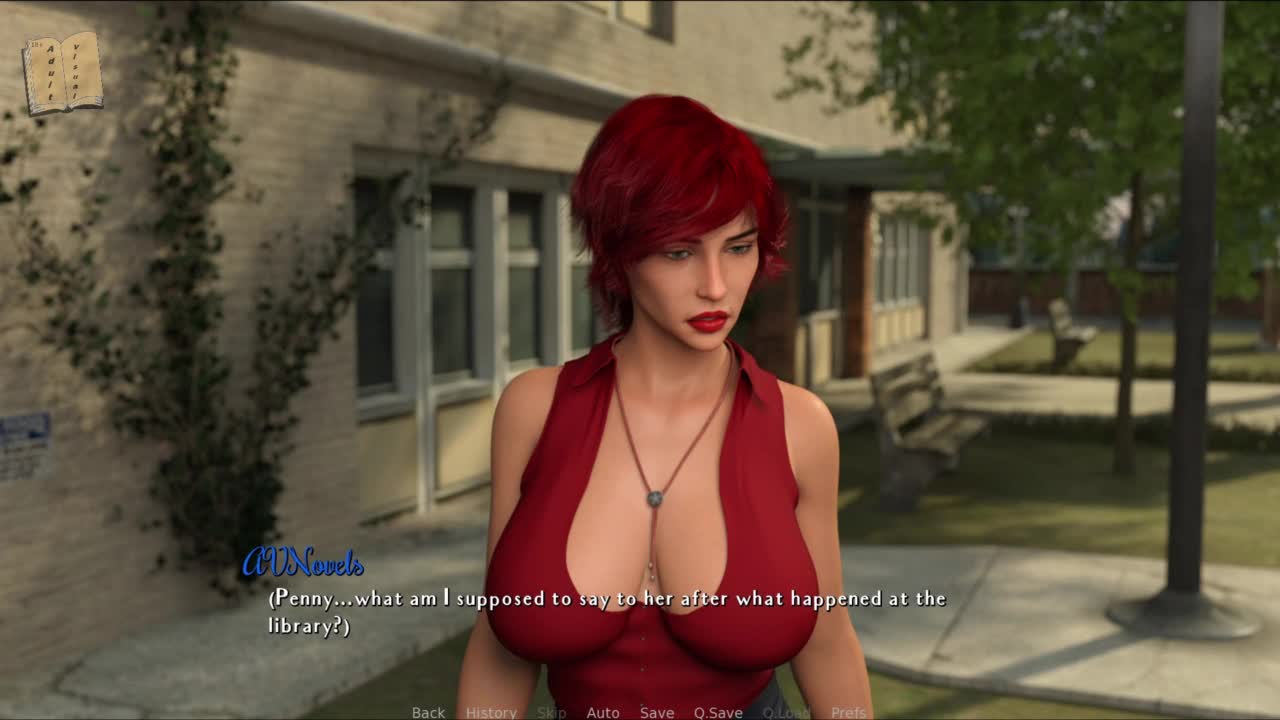
Task: Open the dialogue History log
Action: (x=491, y=712)
